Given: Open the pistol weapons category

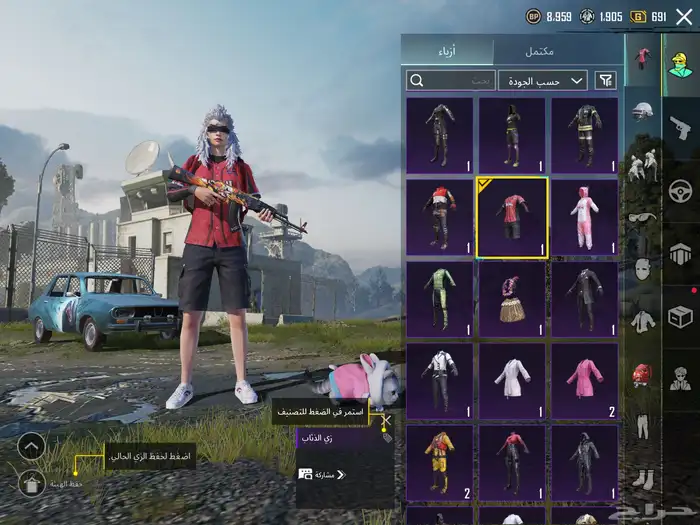Looking at the screenshot, I should point(681,127).
